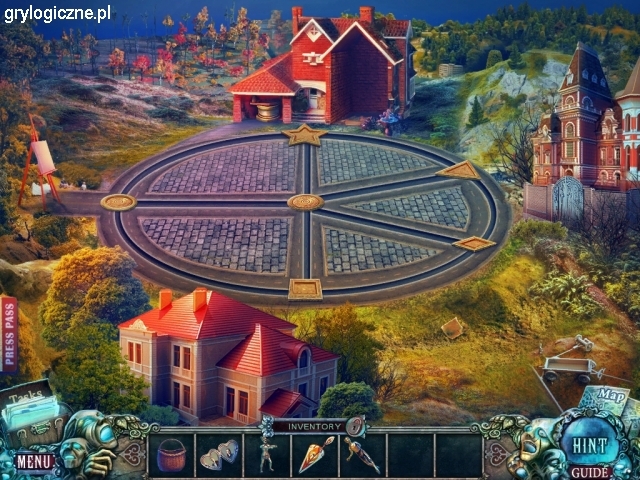Select the gold star puzzle token
640x480 pixels.
click(x=302, y=134)
